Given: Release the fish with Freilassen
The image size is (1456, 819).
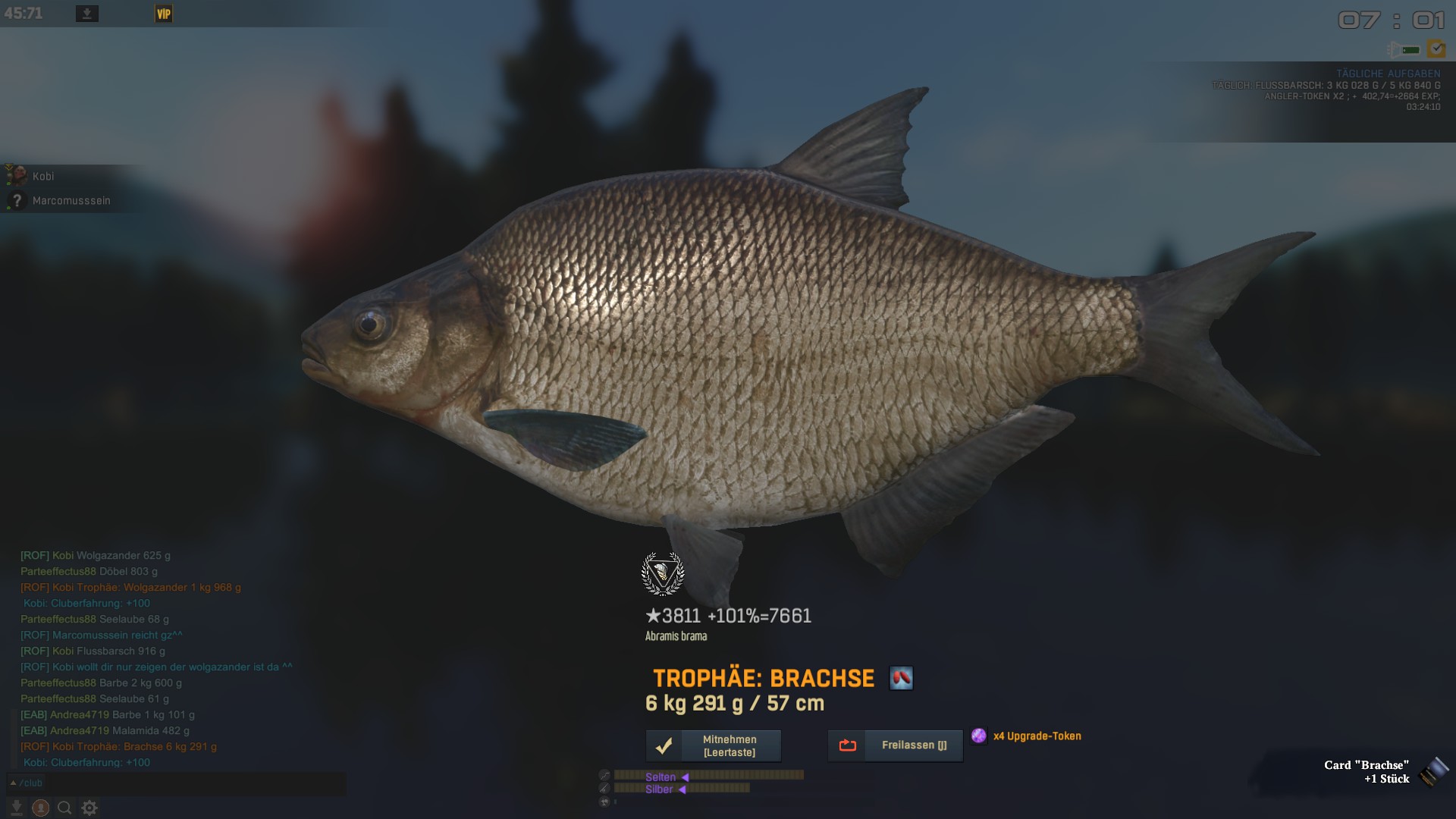Looking at the screenshot, I should pyautogui.click(x=895, y=745).
